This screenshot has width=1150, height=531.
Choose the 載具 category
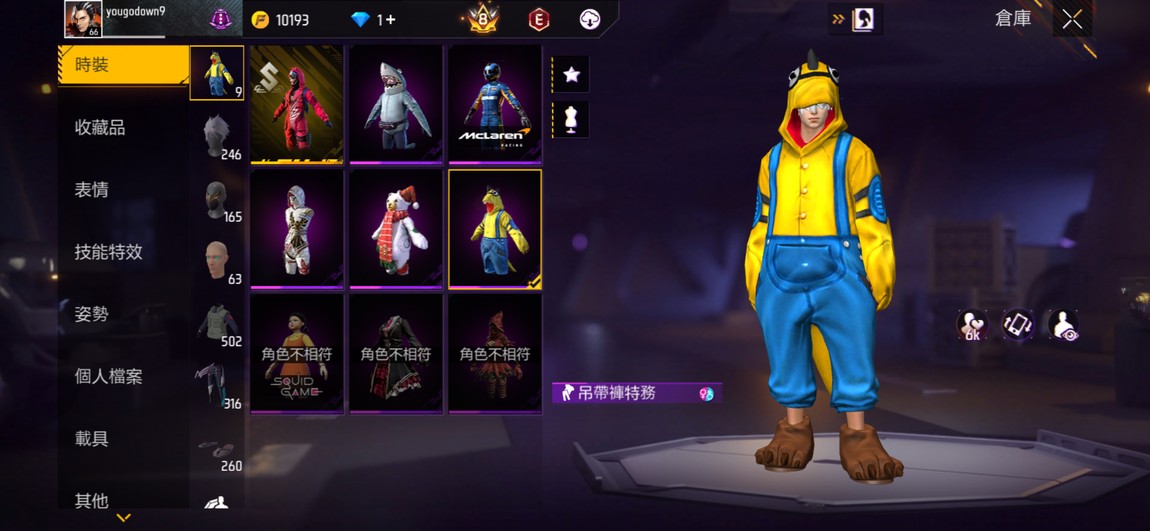(92, 439)
